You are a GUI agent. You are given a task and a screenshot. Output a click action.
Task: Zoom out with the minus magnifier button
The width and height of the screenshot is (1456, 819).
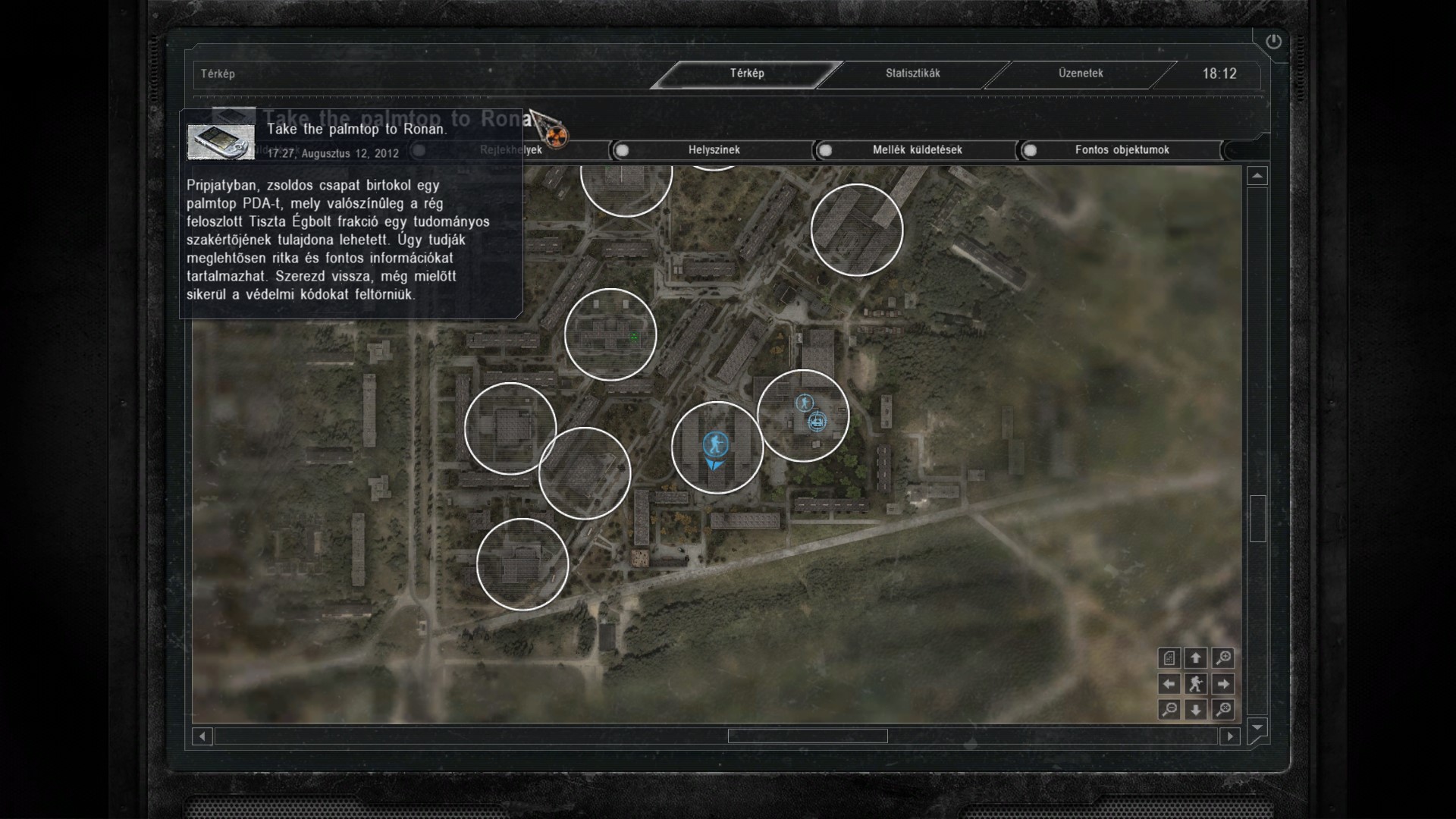[1169, 710]
